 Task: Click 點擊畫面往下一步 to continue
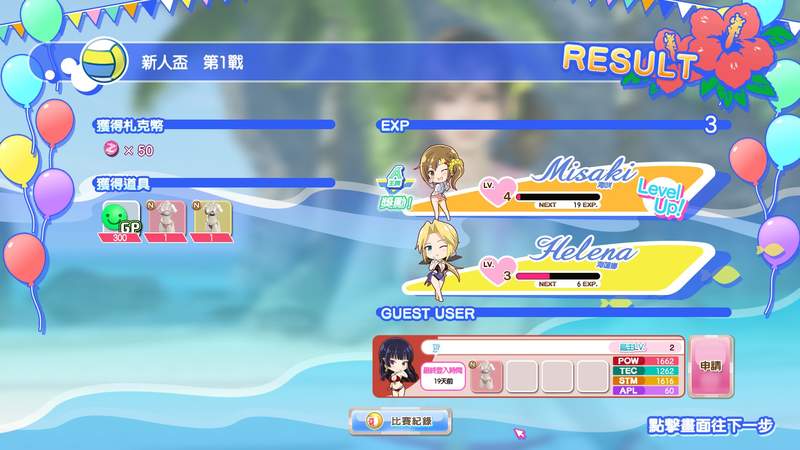click(x=711, y=426)
